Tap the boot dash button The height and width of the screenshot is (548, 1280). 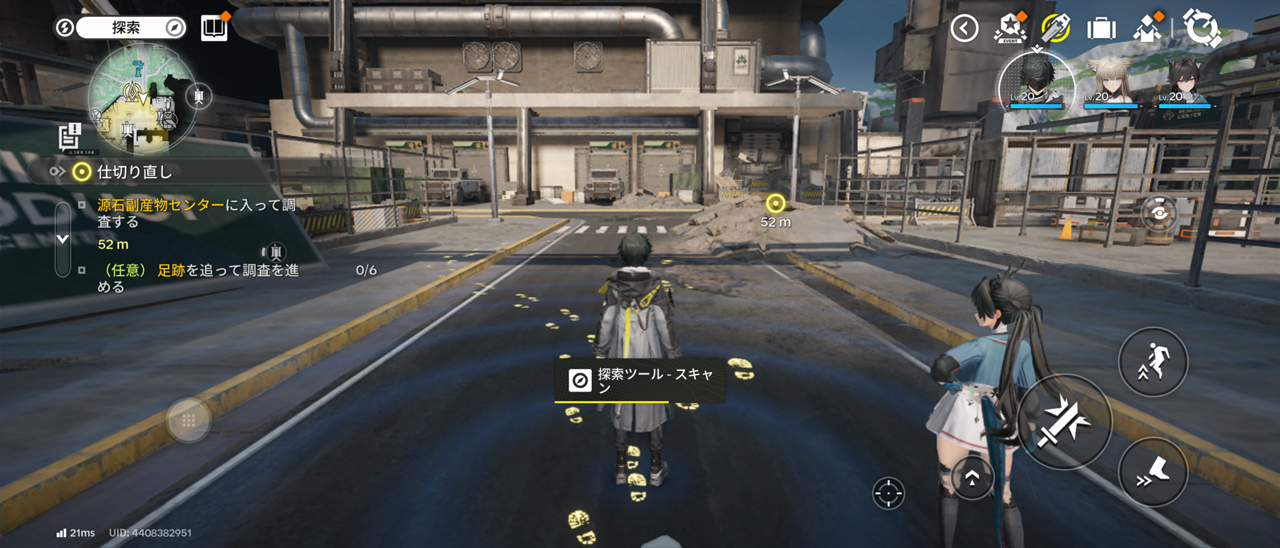(x=1152, y=471)
